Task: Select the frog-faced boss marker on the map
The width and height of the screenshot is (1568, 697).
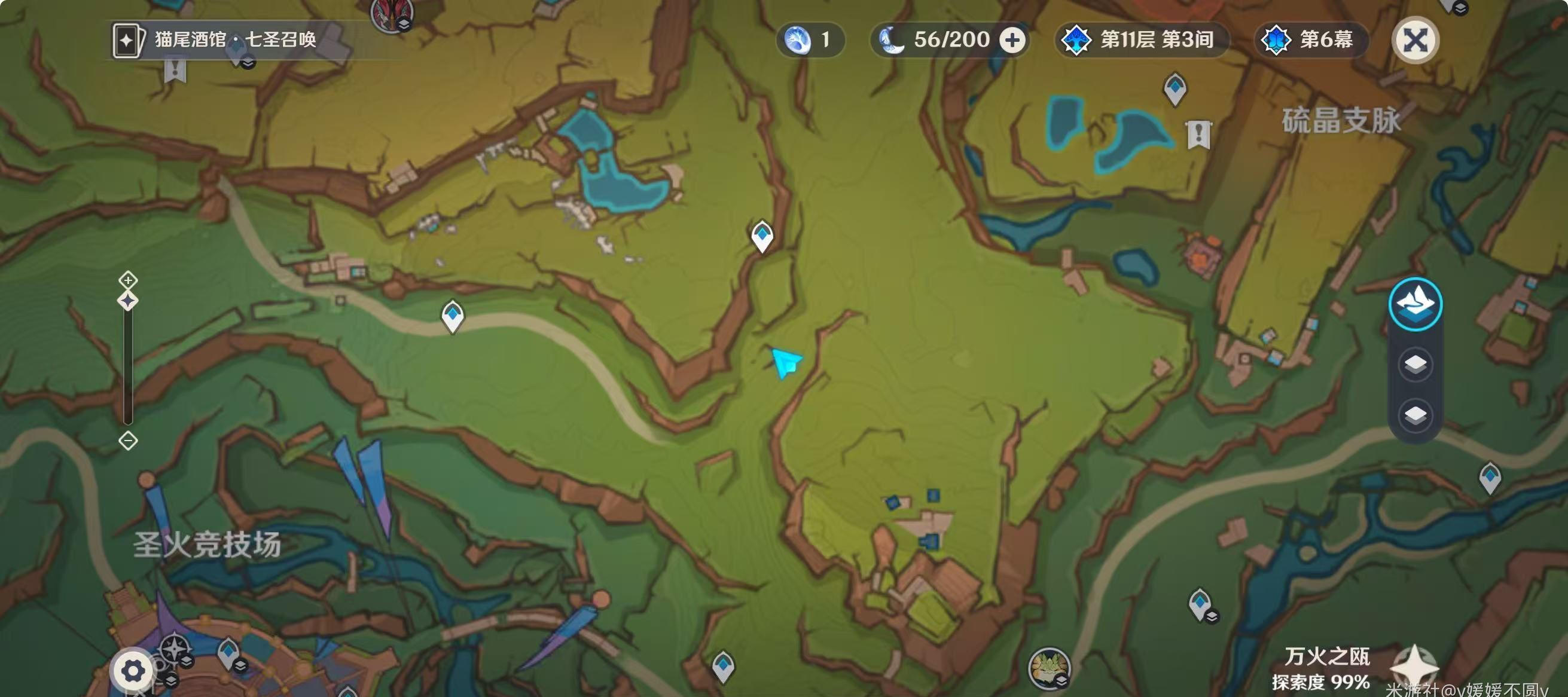Action: [1048, 667]
